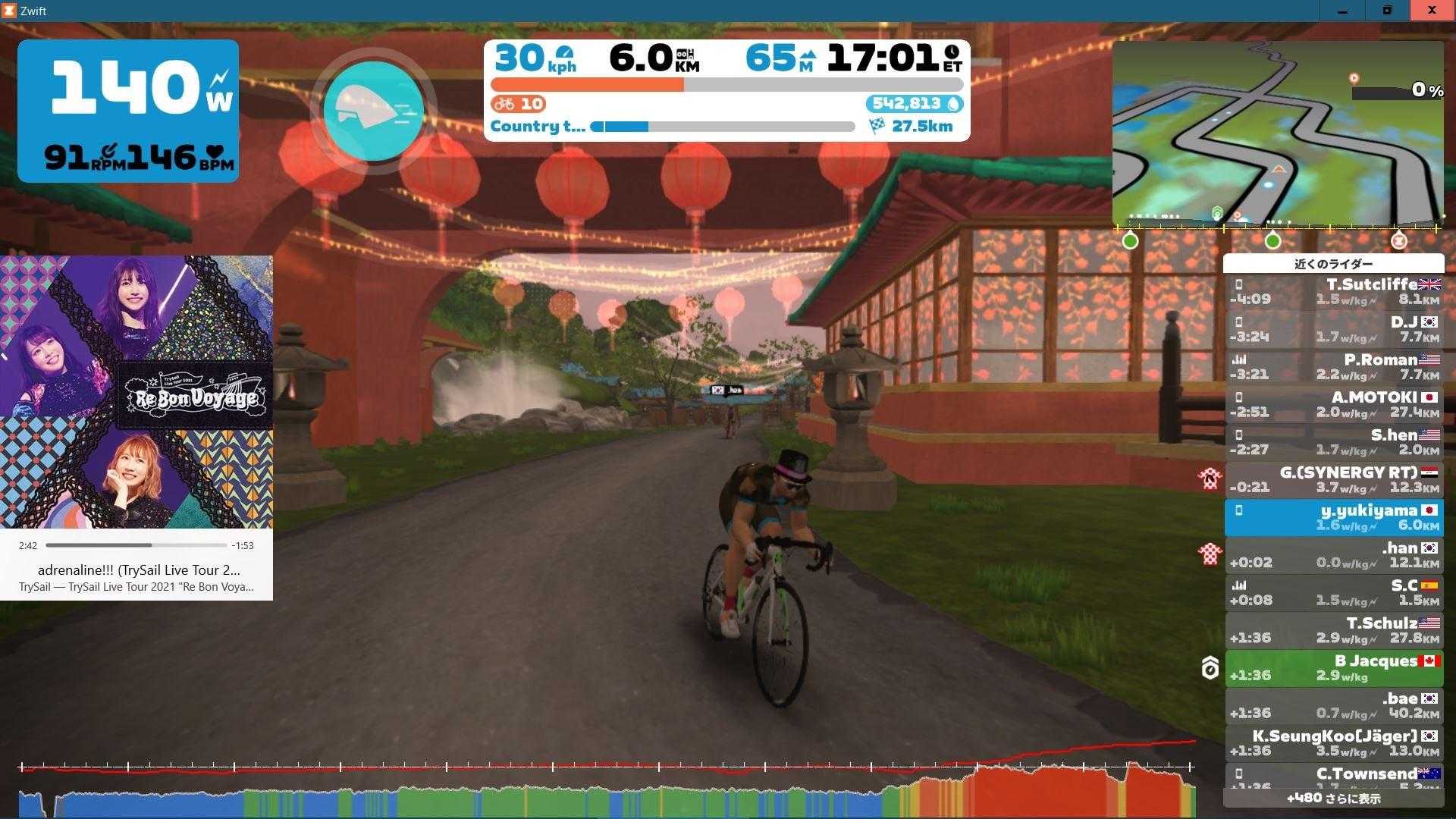The image size is (1456, 819).
Task: Click the power watts display panel
Action: point(128,111)
